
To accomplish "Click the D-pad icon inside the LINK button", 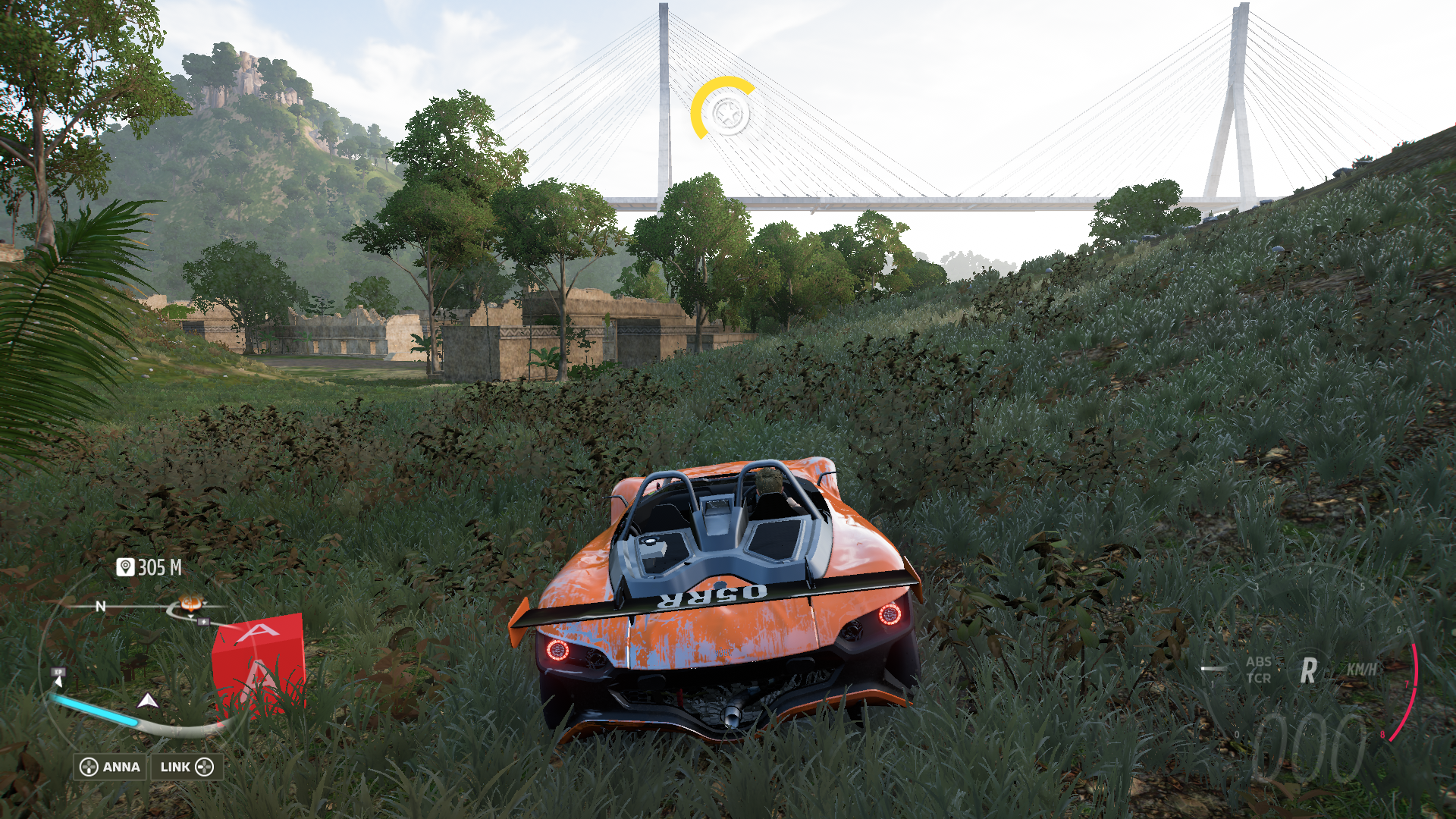I will pyautogui.click(x=206, y=767).
